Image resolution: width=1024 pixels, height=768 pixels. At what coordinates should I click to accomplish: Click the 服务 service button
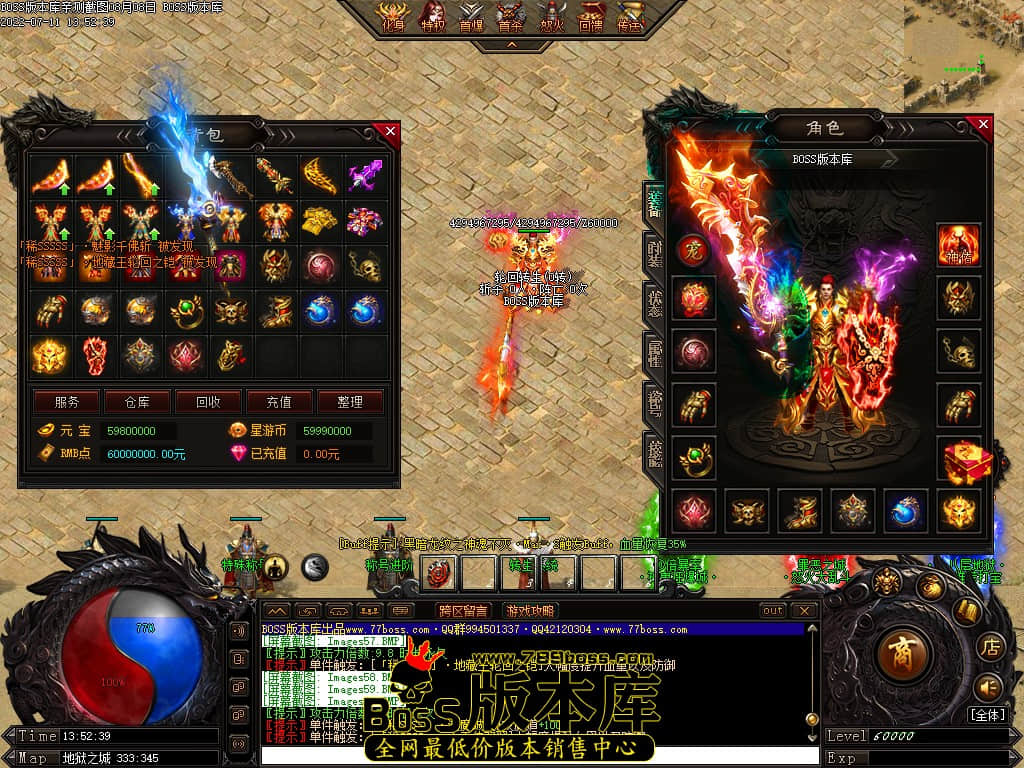pyautogui.click(x=67, y=402)
